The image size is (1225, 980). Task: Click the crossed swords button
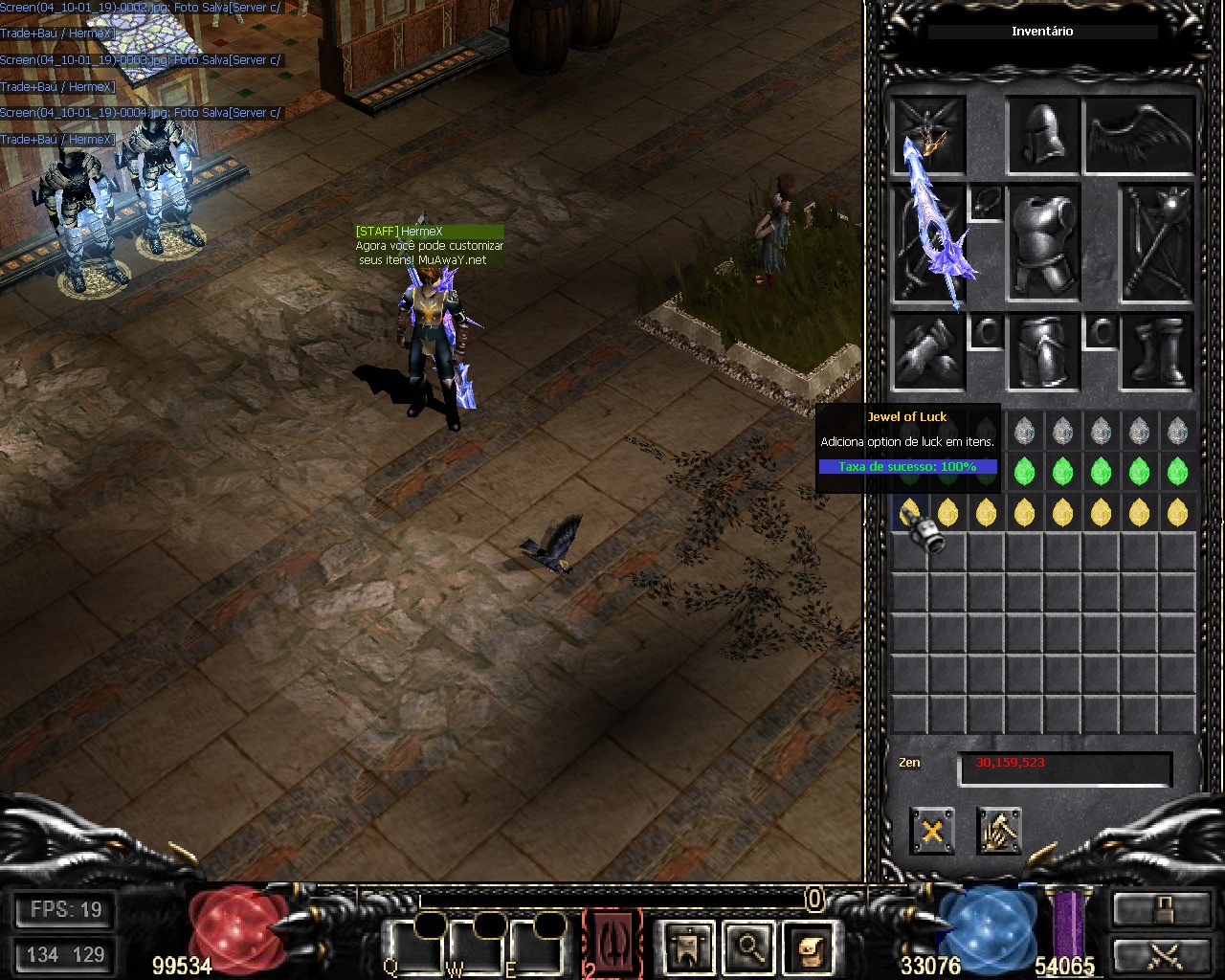pyautogui.click(x=1161, y=955)
